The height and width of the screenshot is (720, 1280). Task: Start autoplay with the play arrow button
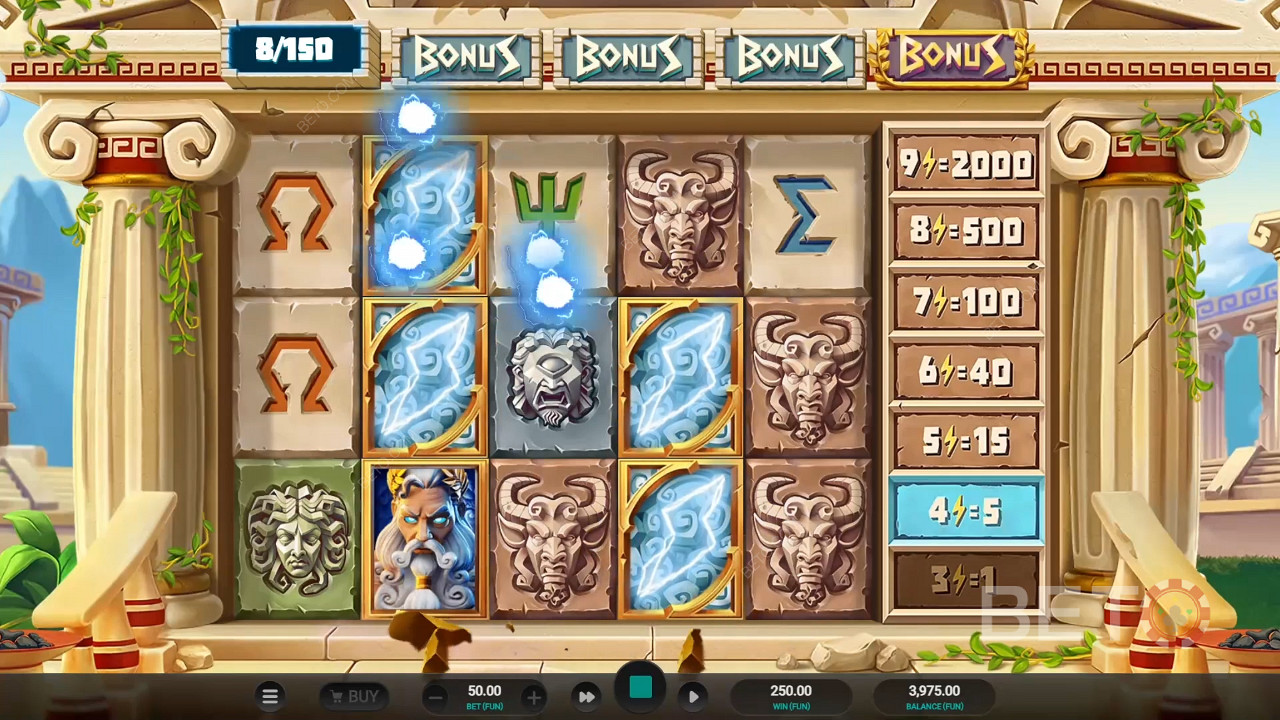tap(693, 696)
